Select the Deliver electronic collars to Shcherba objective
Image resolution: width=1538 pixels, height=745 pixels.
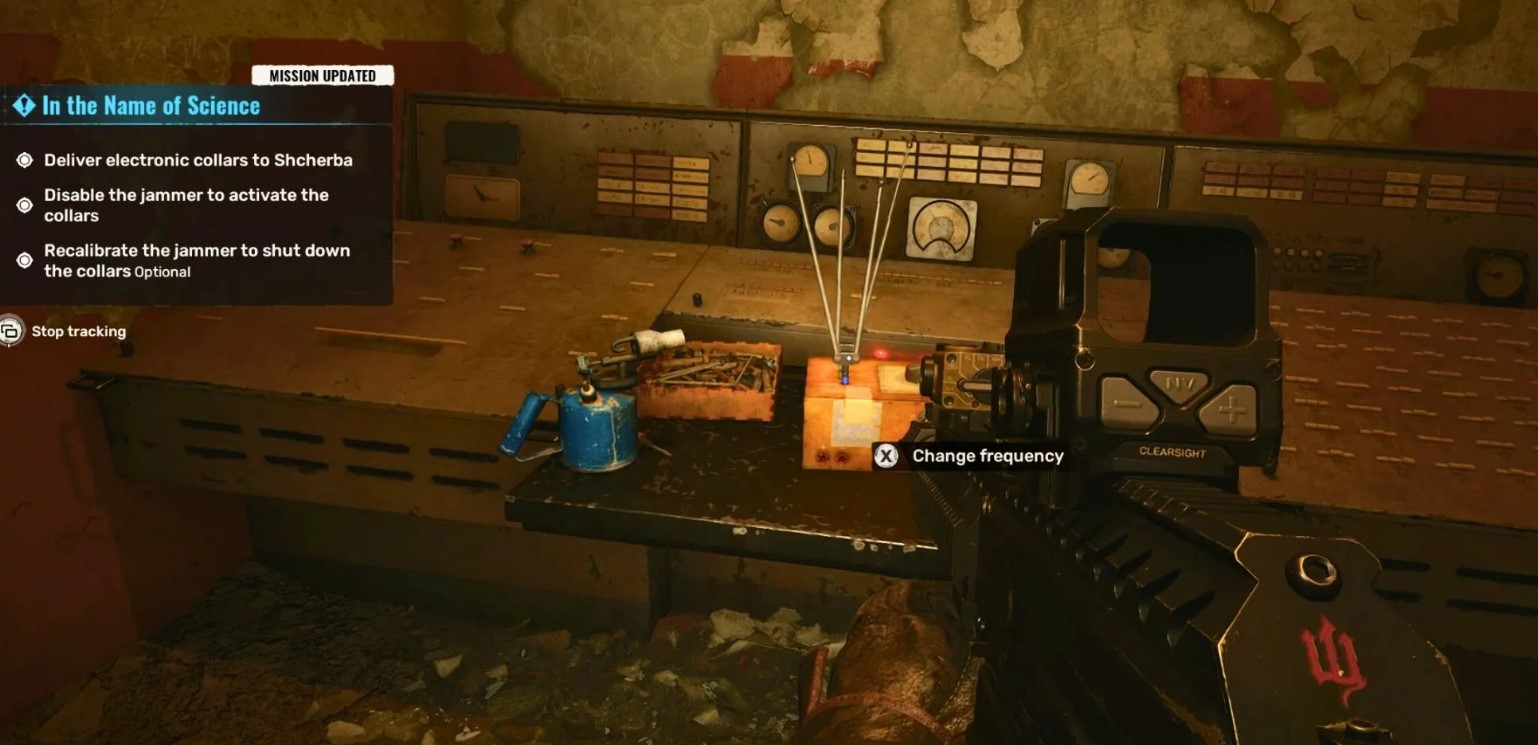pyautogui.click(x=198, y=160)
